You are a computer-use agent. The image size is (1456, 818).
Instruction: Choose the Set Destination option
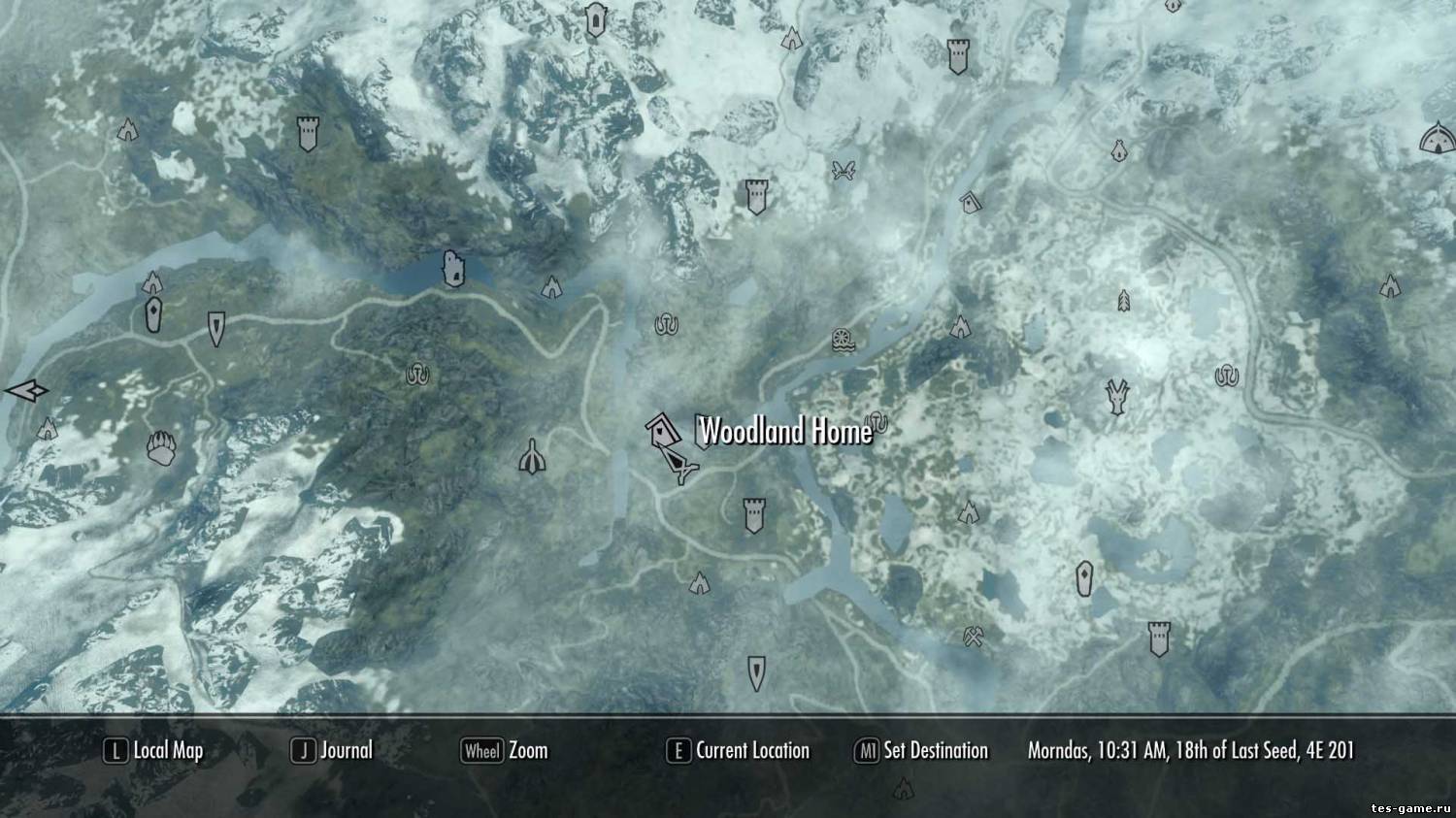pyautogui.click(x=920, y=750)
